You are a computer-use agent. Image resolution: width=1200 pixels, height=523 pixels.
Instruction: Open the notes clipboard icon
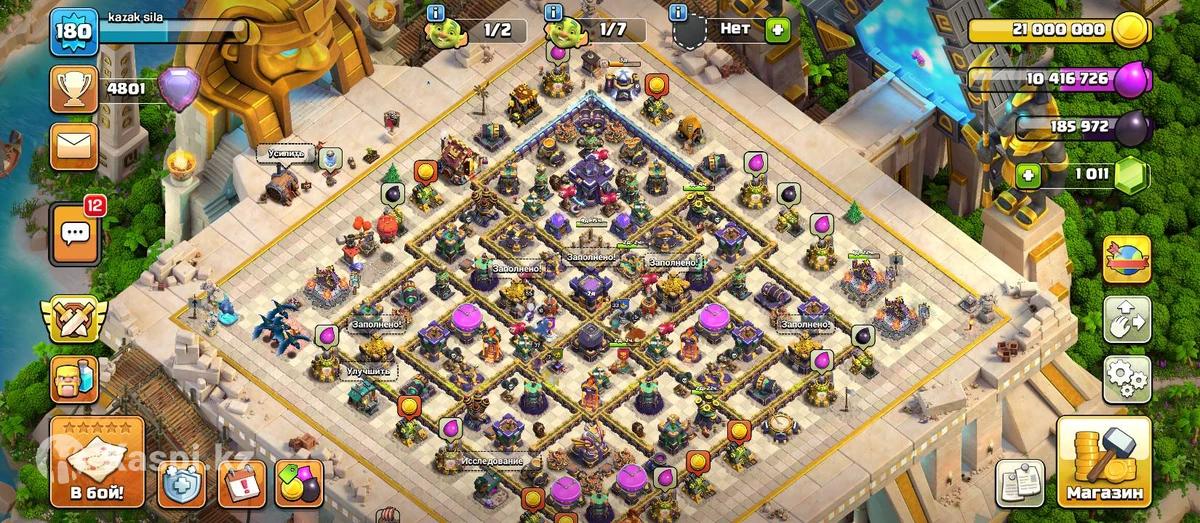point(1020,482)
